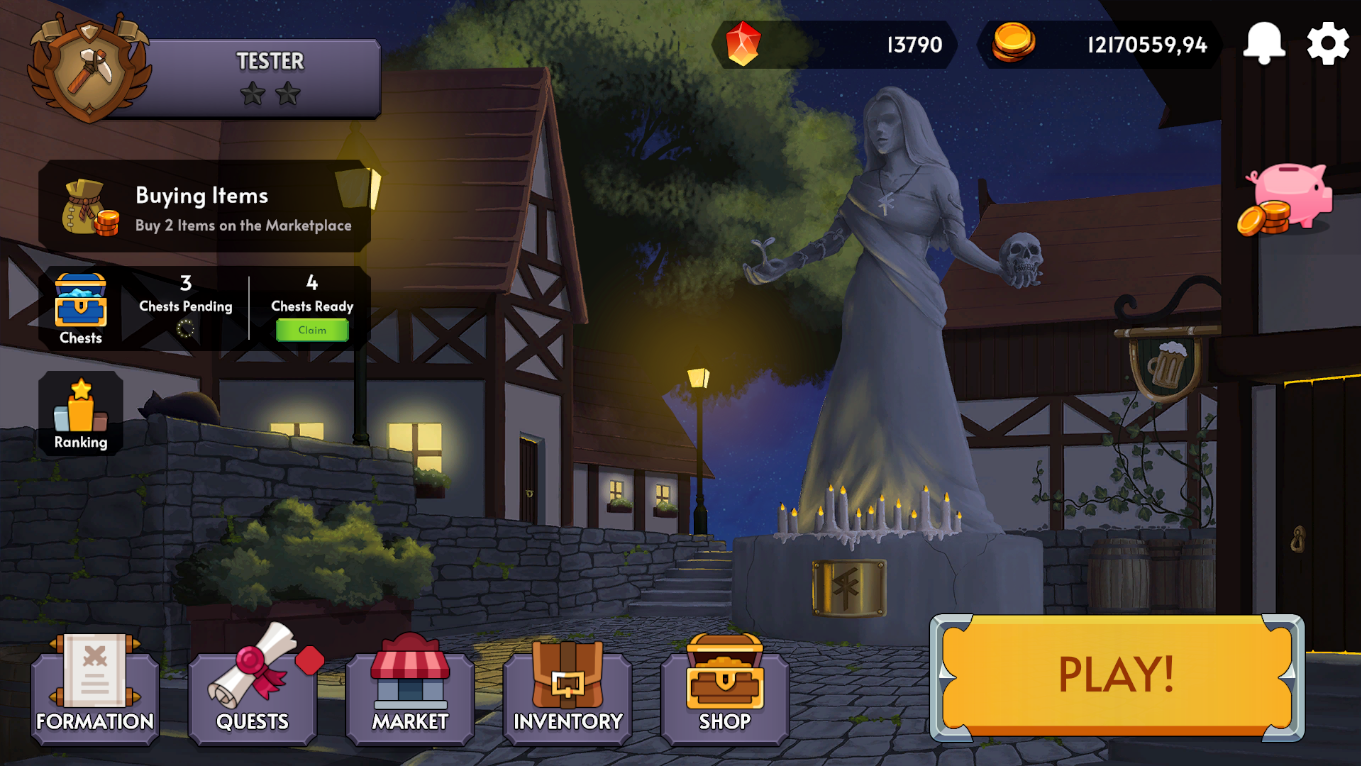This screenshot has width=1361, height=766.
Task: Open the settings gear
Action: 1327,43
